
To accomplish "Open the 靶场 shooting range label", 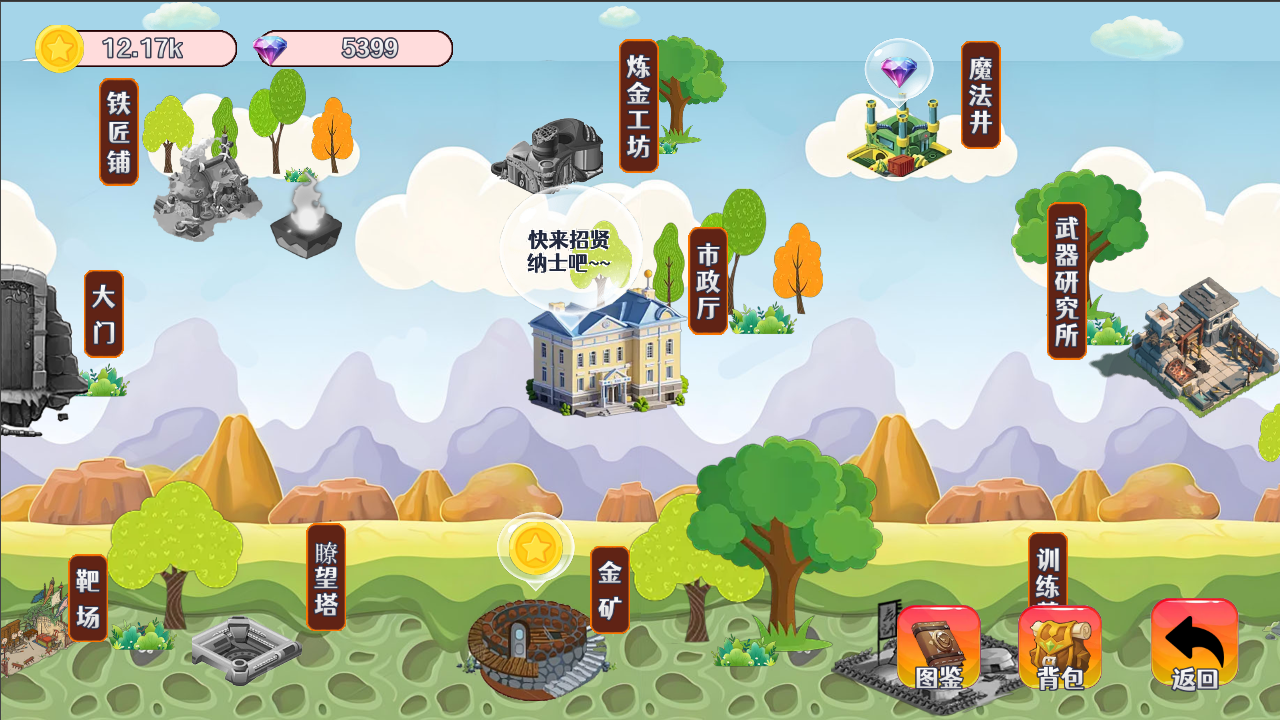I will pos(87,598).
